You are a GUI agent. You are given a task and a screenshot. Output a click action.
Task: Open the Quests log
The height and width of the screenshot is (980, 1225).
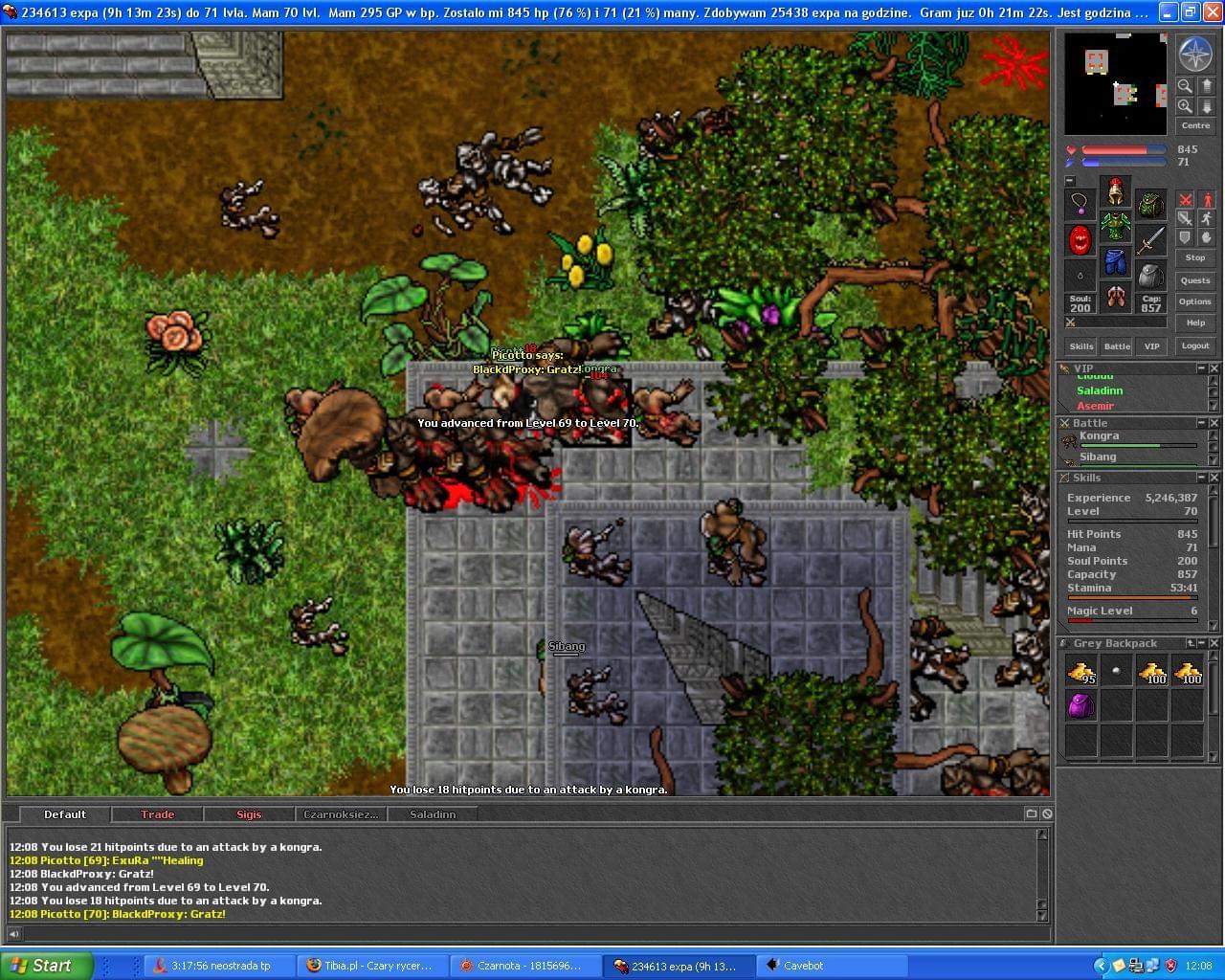coord(1194,280)
